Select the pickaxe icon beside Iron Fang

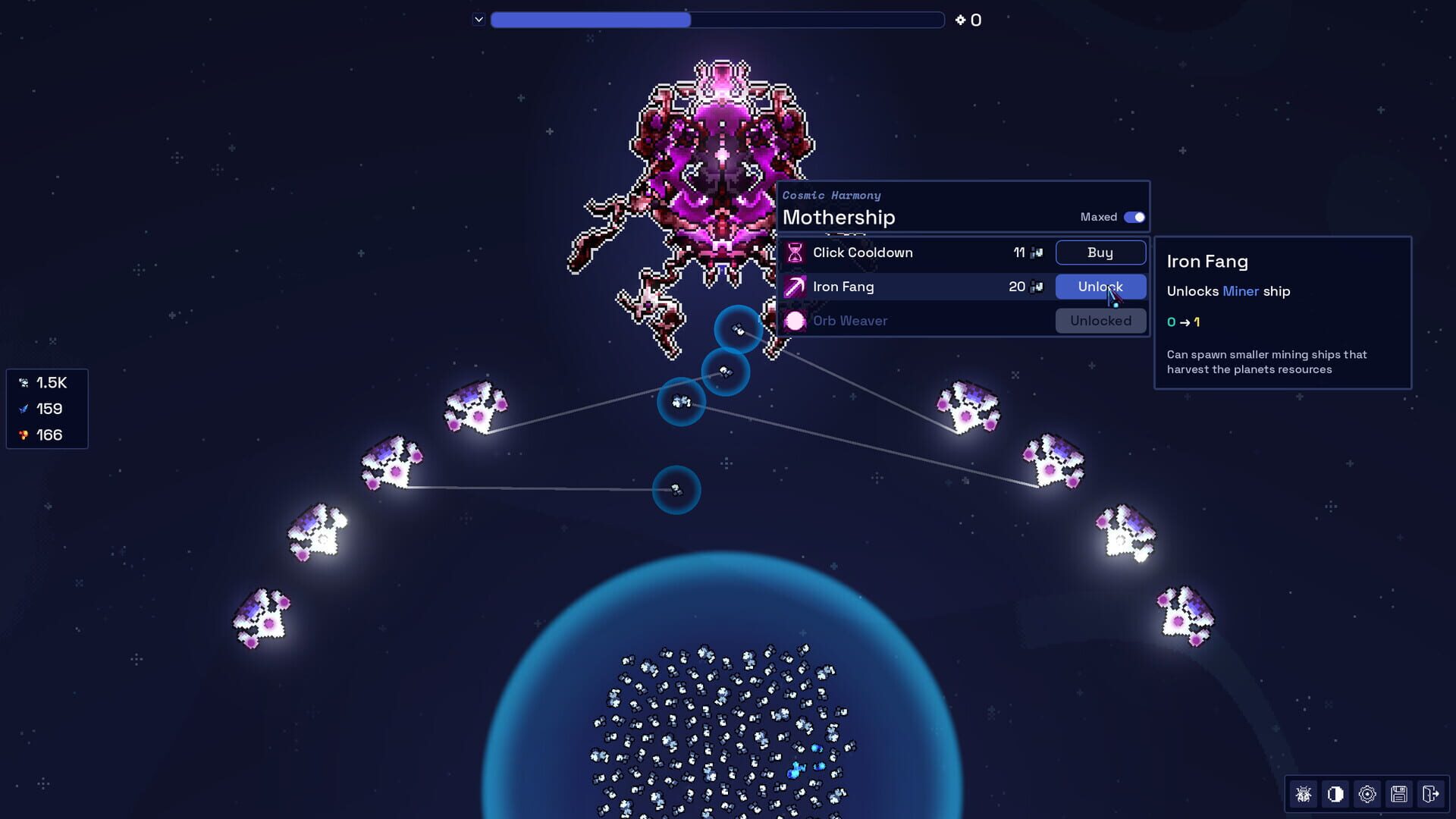[x=795, y=287]
